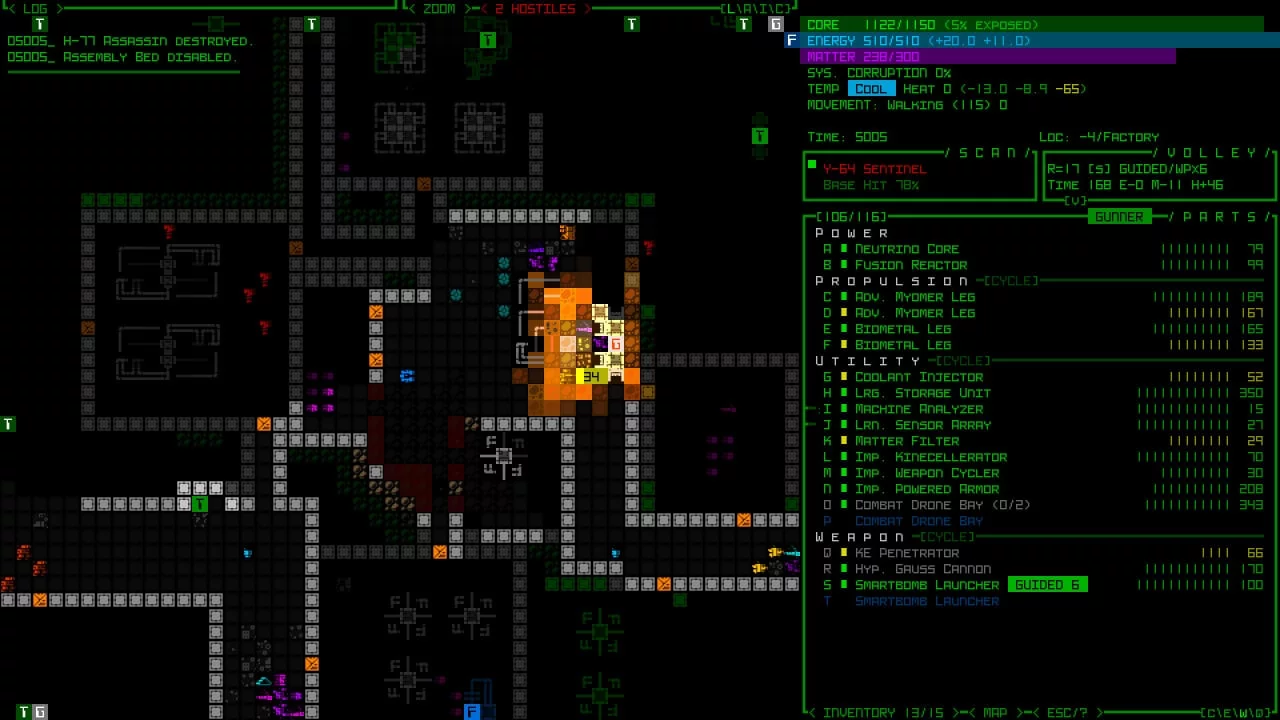The image size is (1280, 720).
Task: Select the 2 Hostiles indicator
Action: click(535, 9)
